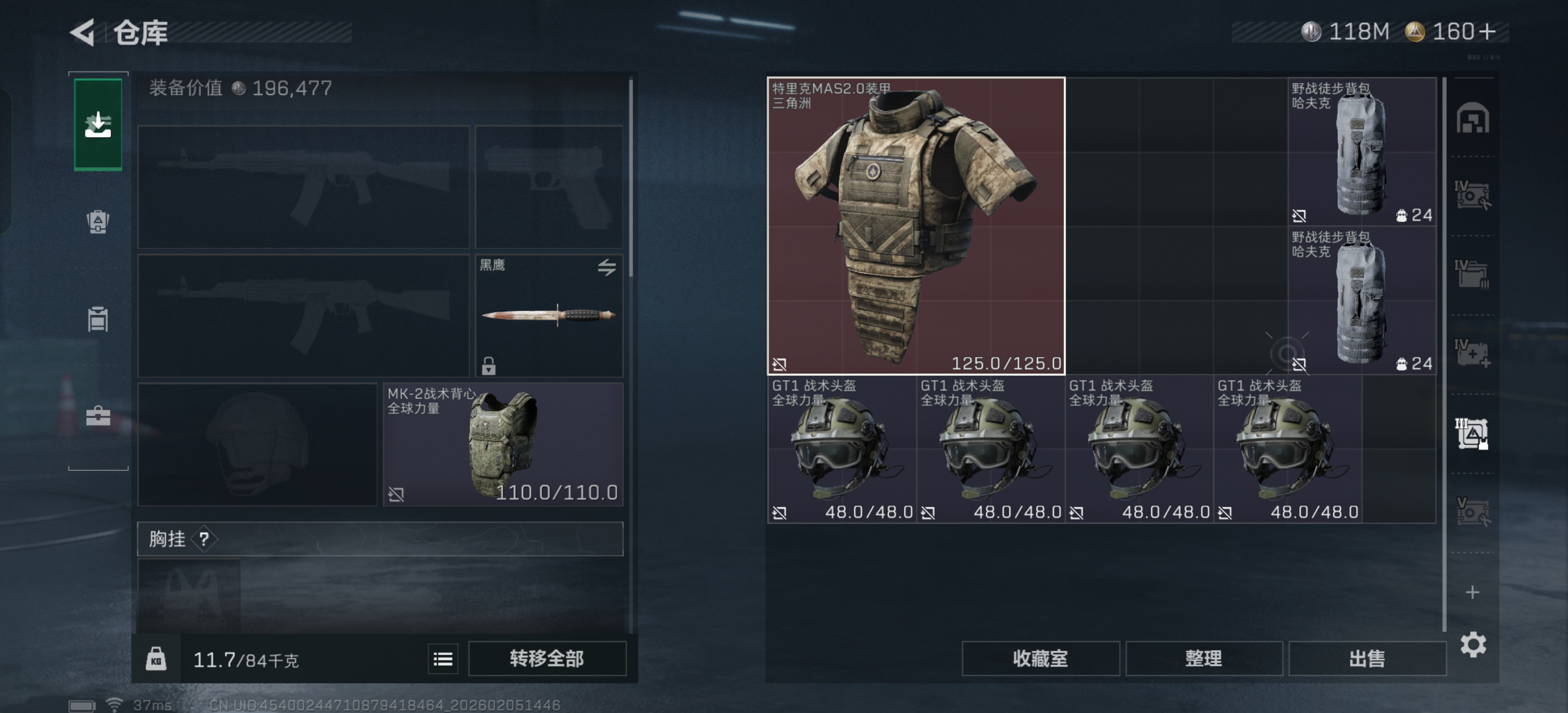Add more gold currency via plus
Screen dimensions: 1568x713
pos(1487,32)
